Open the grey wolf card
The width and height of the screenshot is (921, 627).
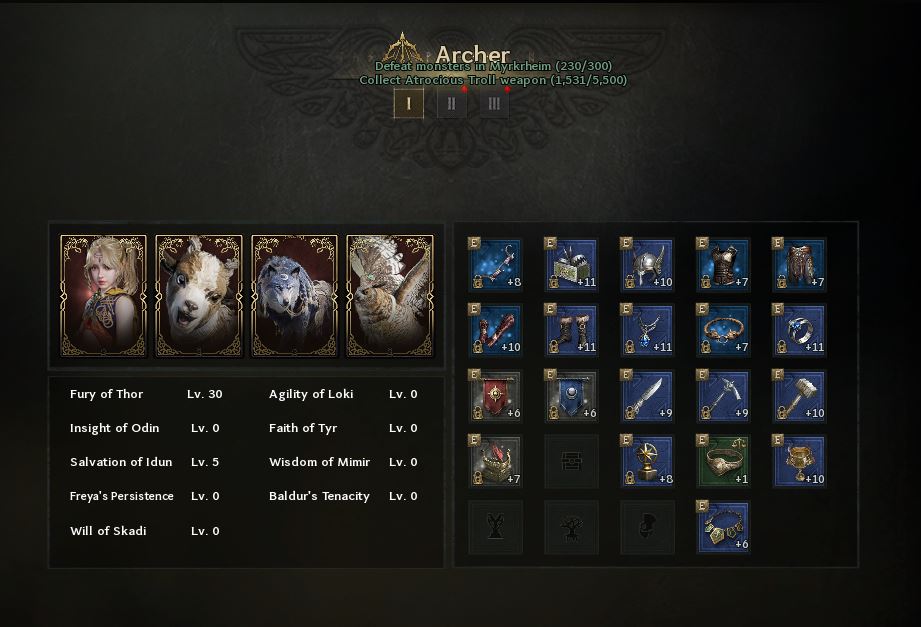(295, 296)
